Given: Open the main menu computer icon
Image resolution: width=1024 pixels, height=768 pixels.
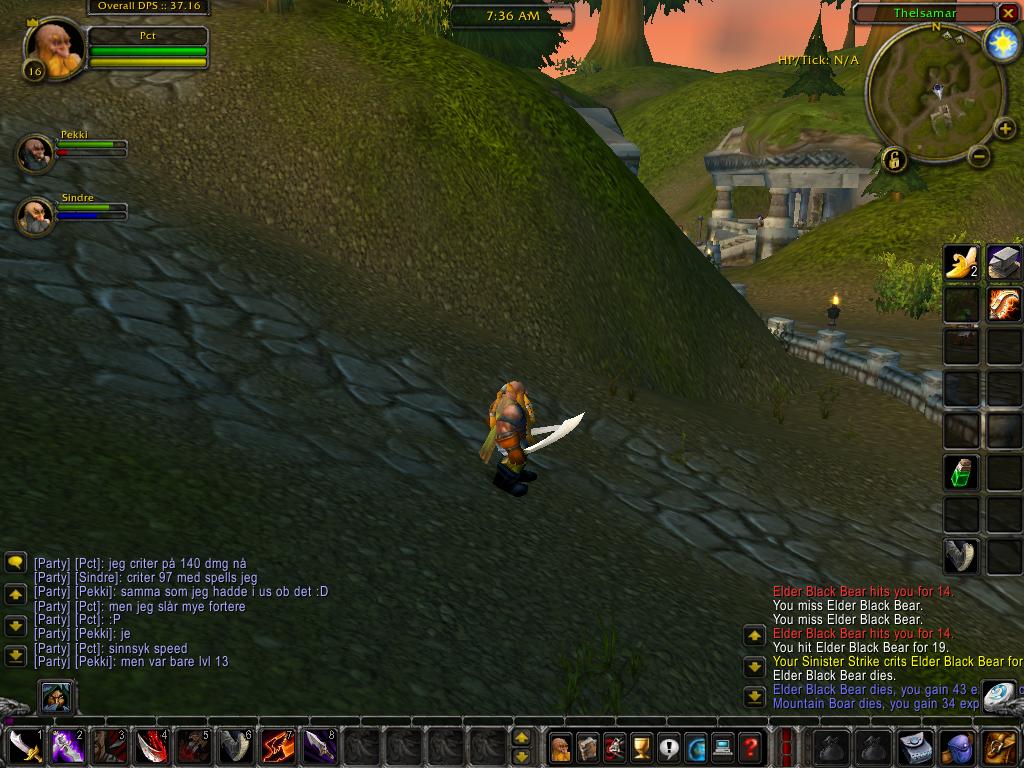Looking at the screenshot, I should pyautogui.click(x=722, y=747).
